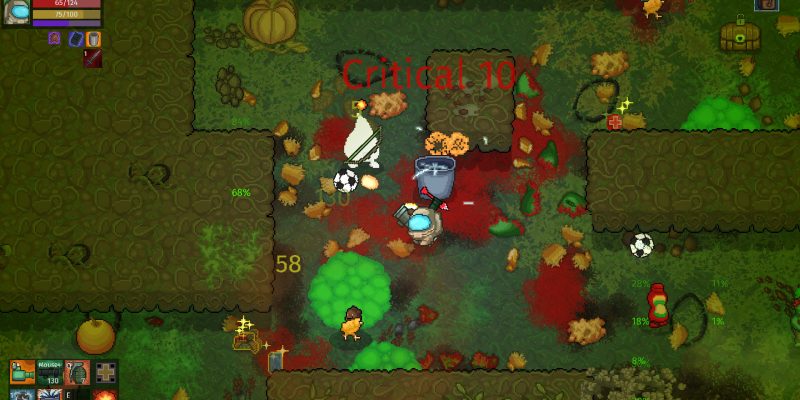Open the portrait icon in the top-right corner

click(x=767, y=5)
